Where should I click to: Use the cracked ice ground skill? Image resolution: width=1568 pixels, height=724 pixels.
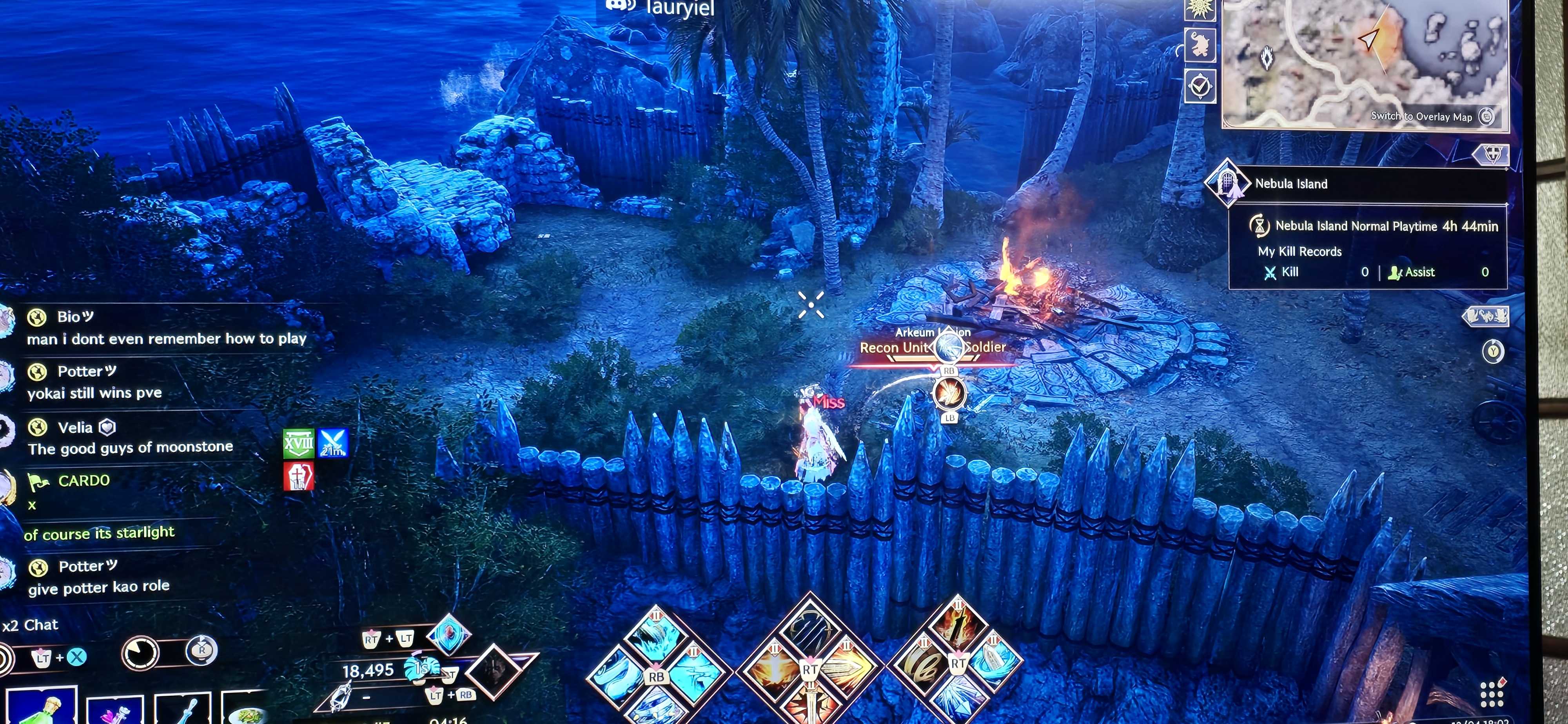coord(694,672)
